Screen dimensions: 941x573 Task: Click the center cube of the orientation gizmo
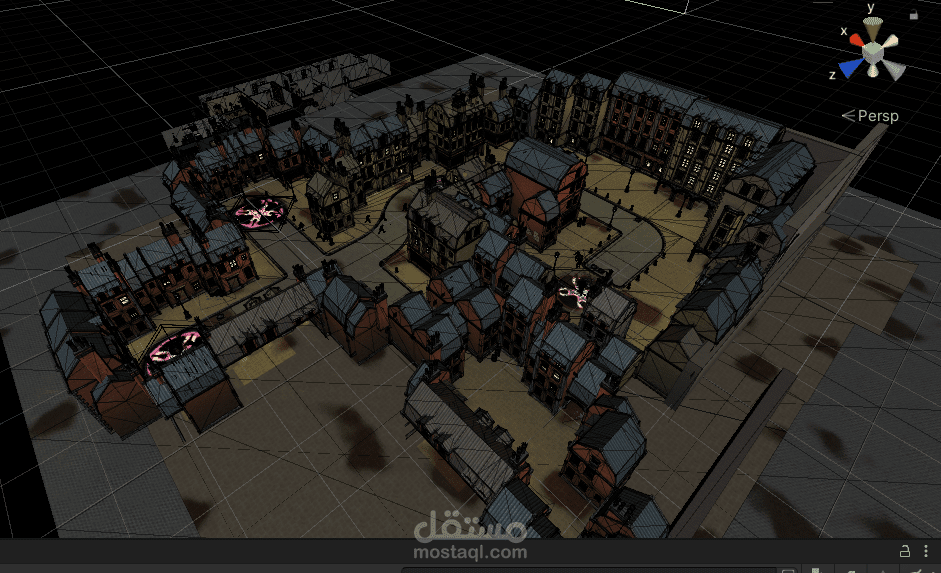click(872, 50)
